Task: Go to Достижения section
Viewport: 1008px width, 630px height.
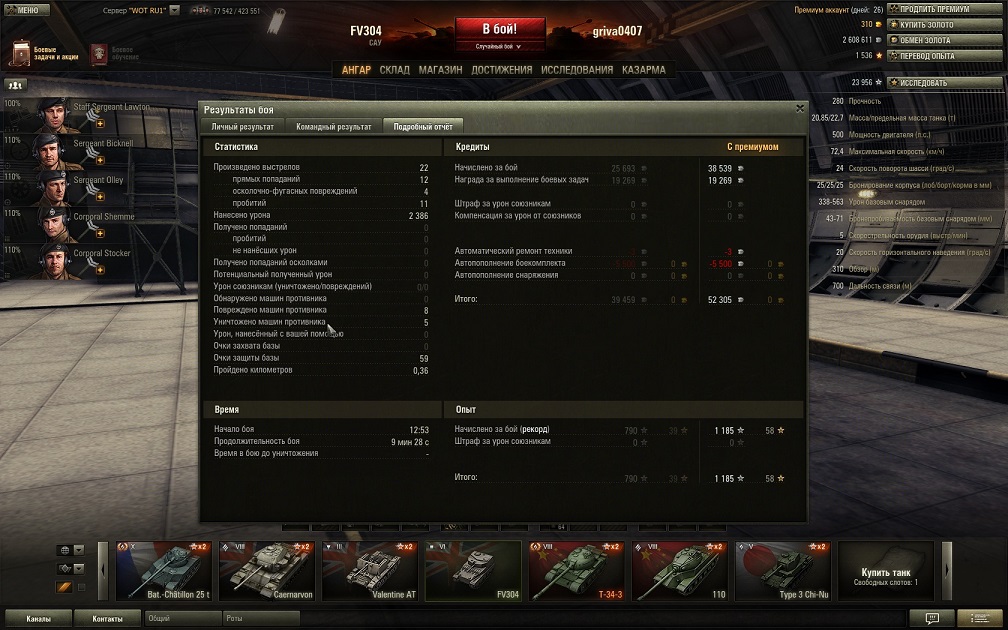Action: tap(501, 70)
